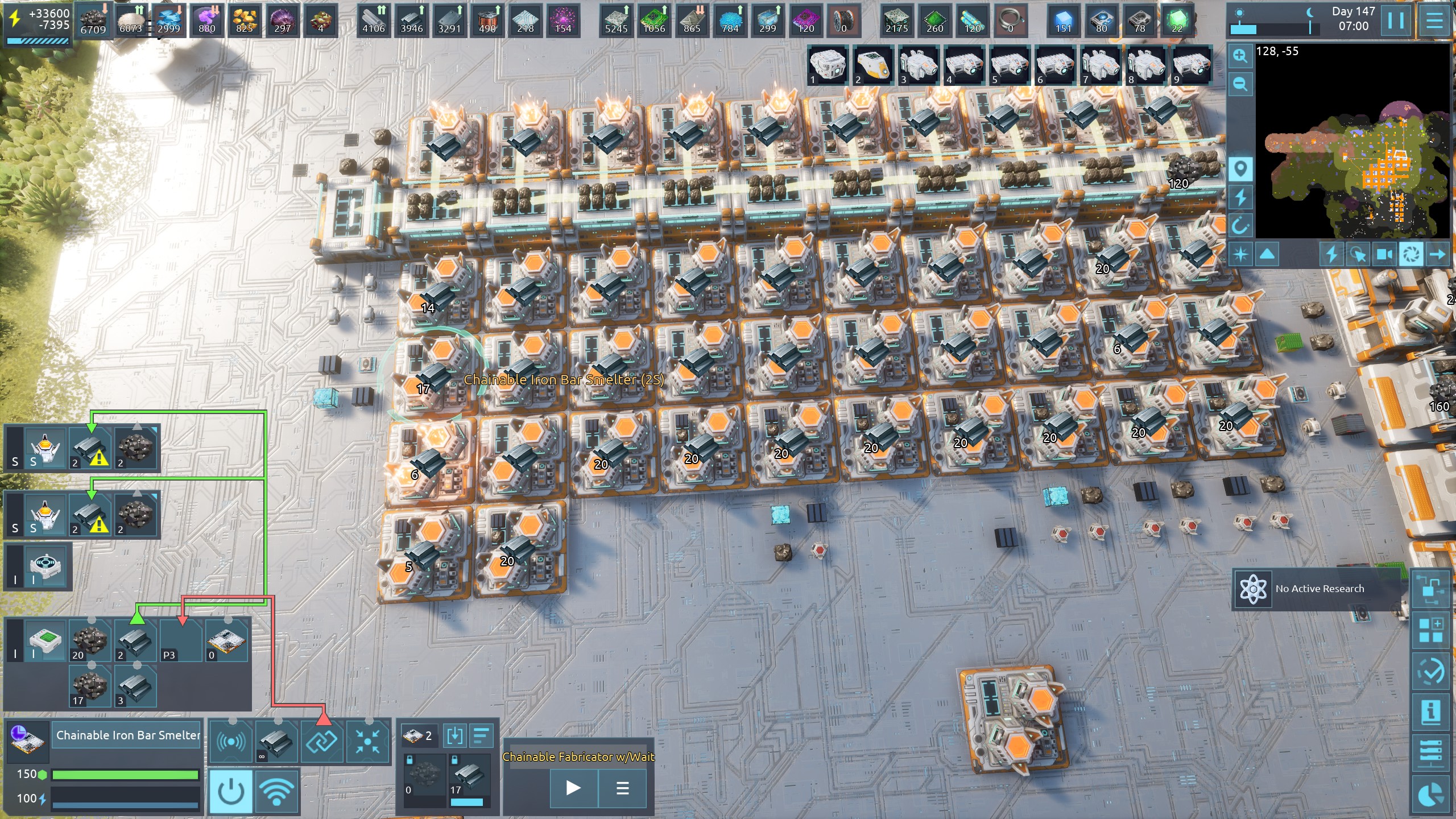This screenshot has width=1456, height=819.
Task: Select the chain link component slot
Action: click(x=322, y=741)
